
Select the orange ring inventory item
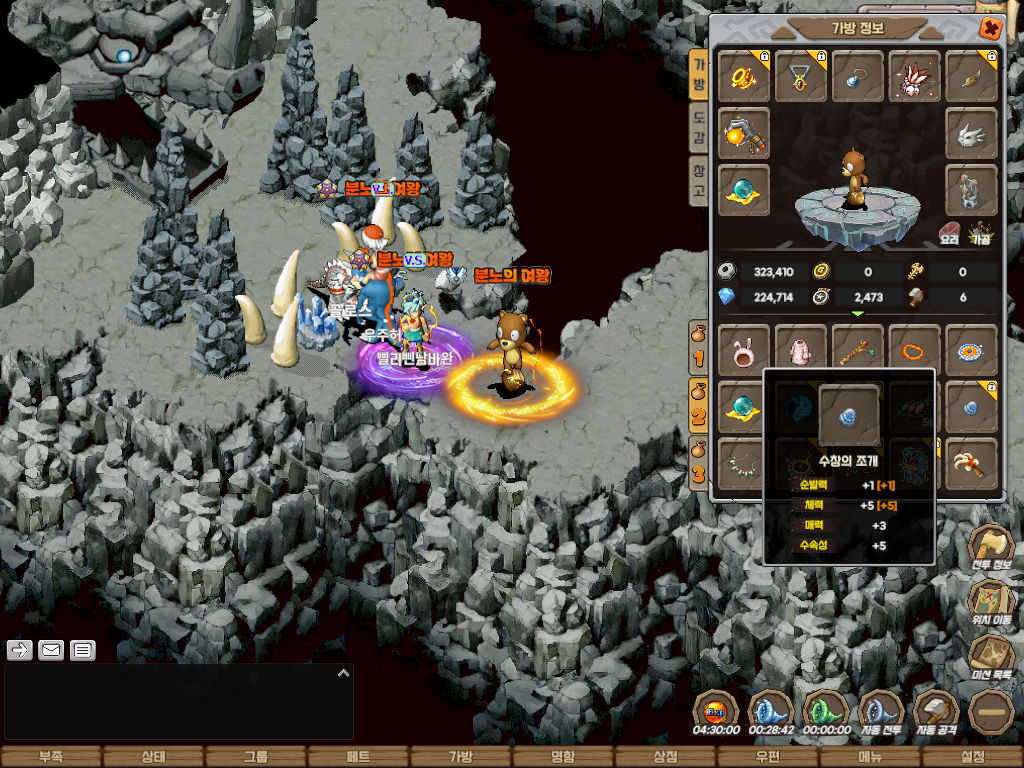coord(914,350)
